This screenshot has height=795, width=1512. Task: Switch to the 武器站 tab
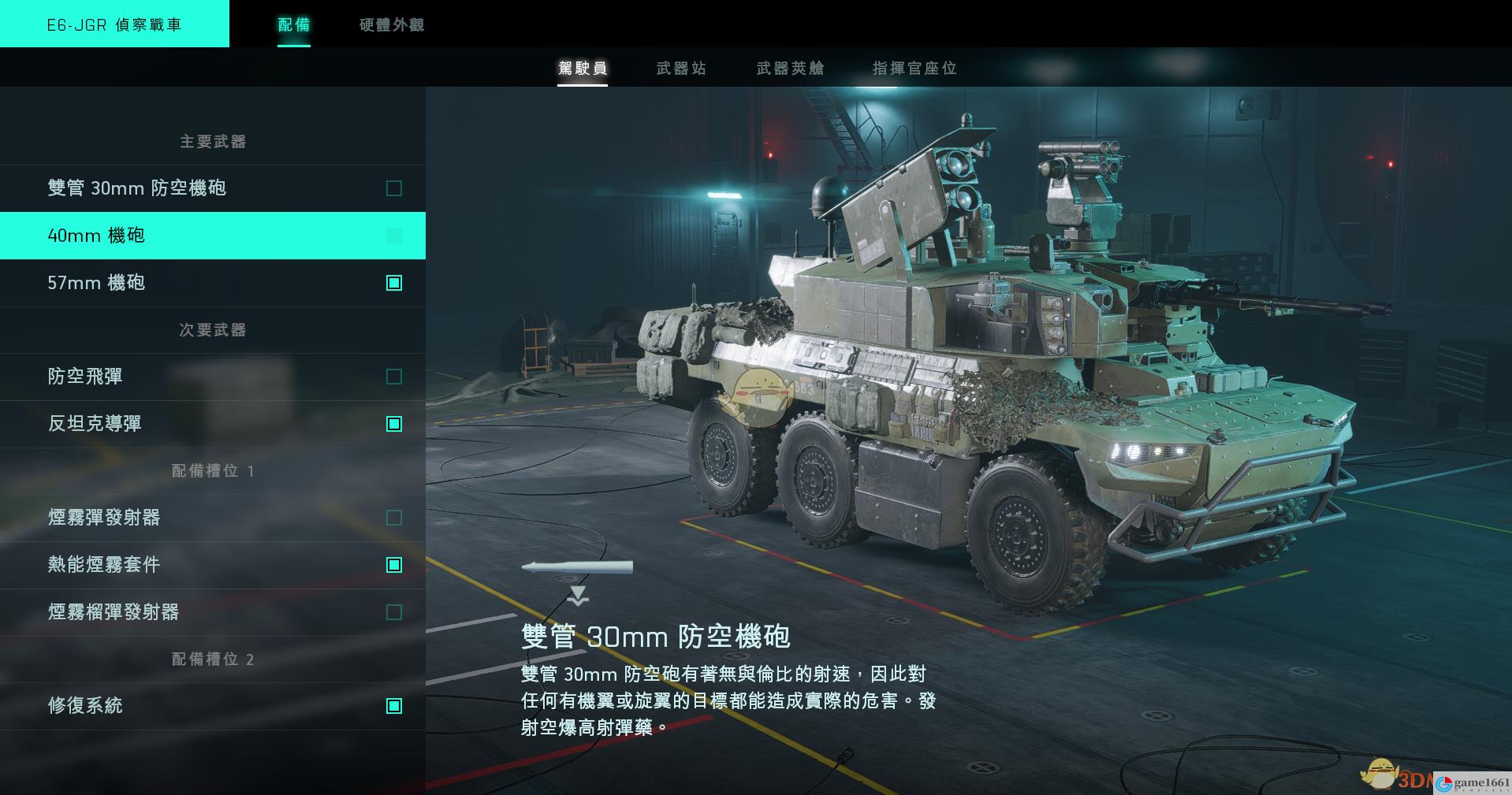681,68
